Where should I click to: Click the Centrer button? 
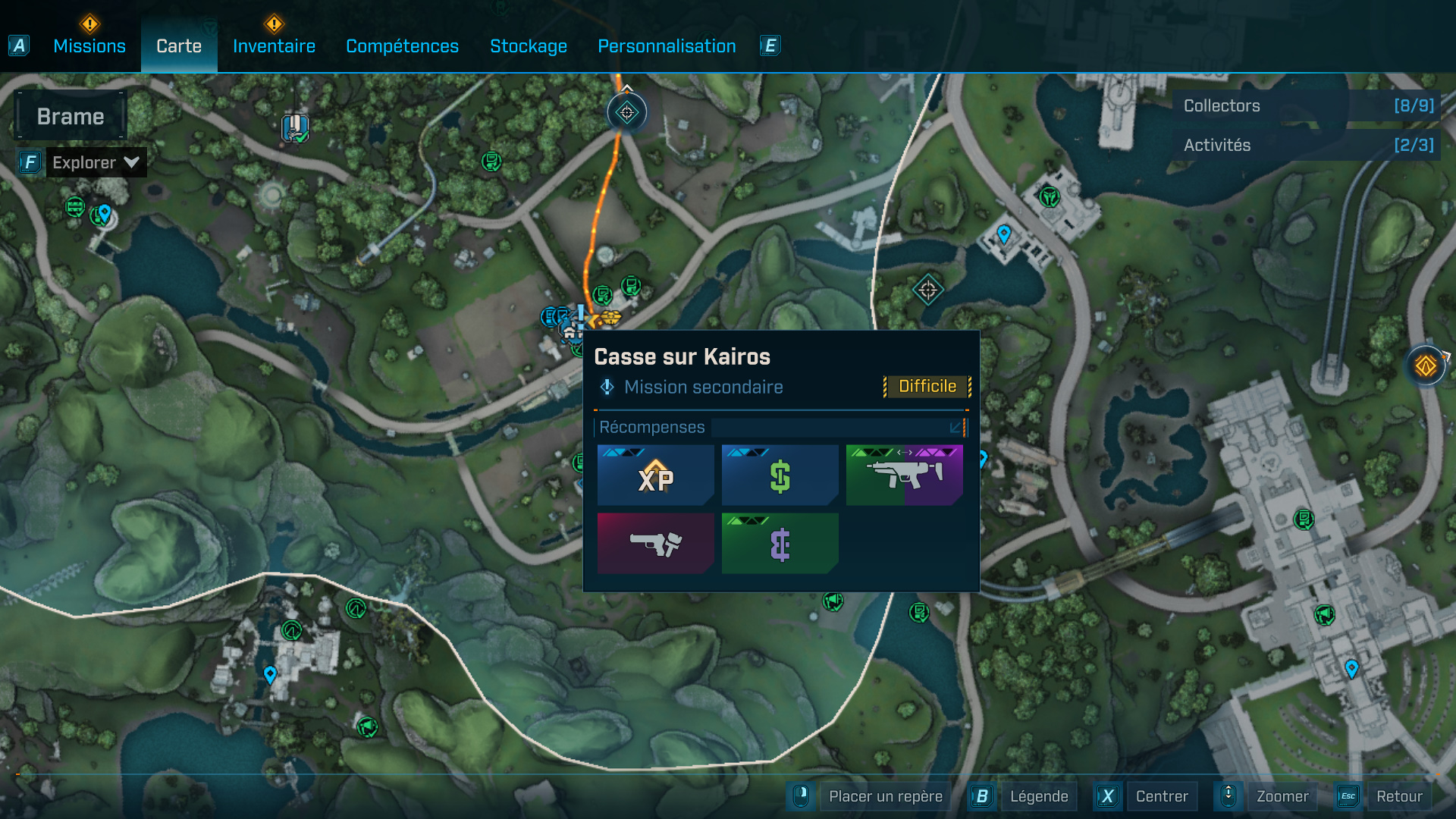[1162, 796]
